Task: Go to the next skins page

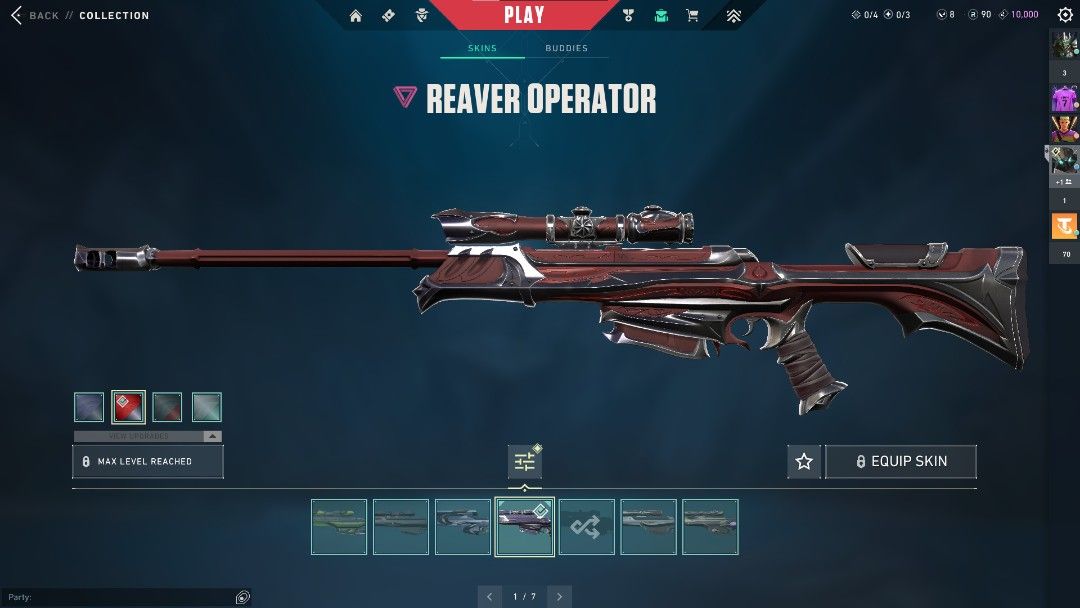Action: pyautogui.click(x=560, y=597)
